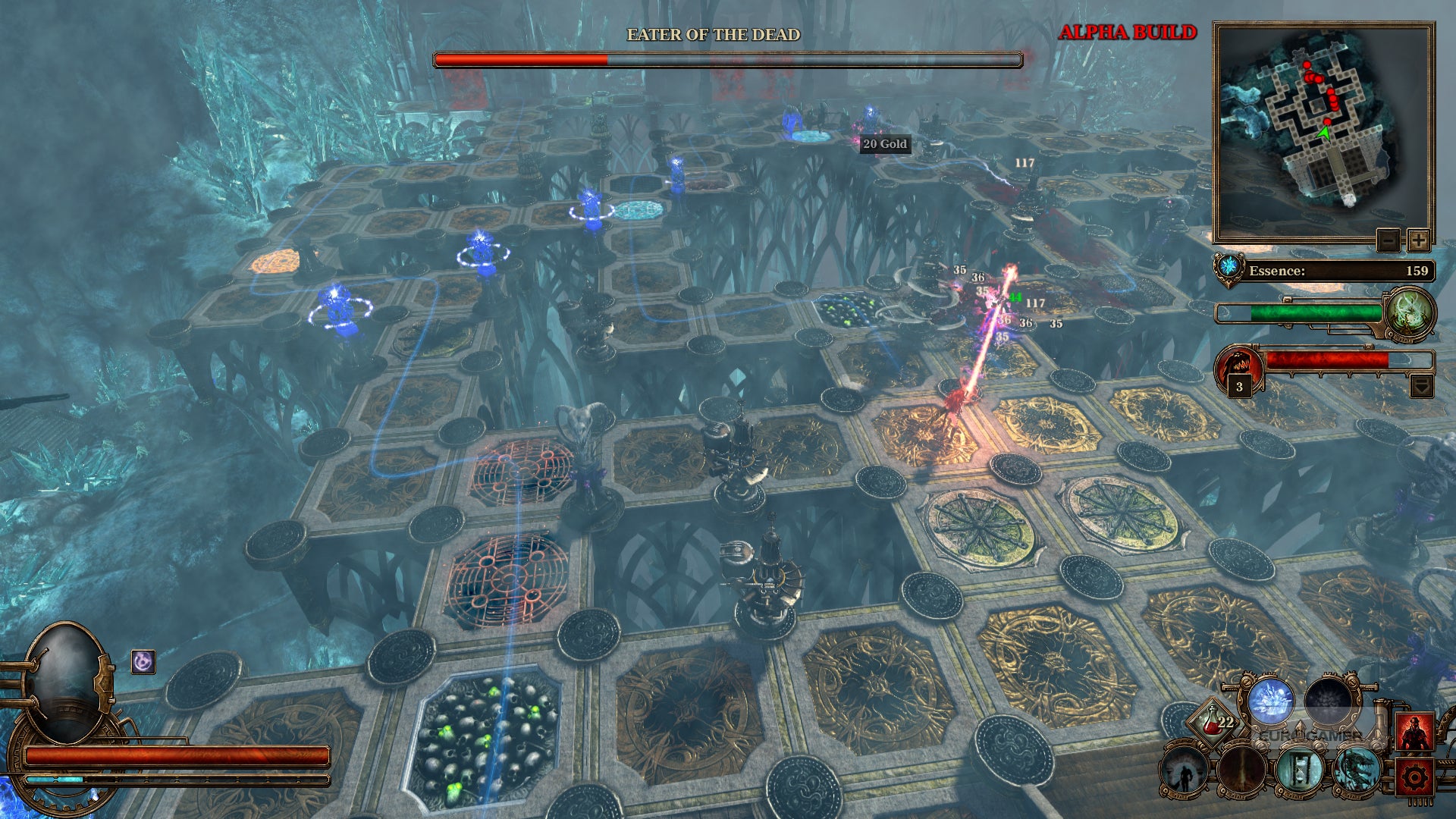Open the red character portrait panel
The height and width of the screenshot is (819, 1456).
[x=1415, y=733]
